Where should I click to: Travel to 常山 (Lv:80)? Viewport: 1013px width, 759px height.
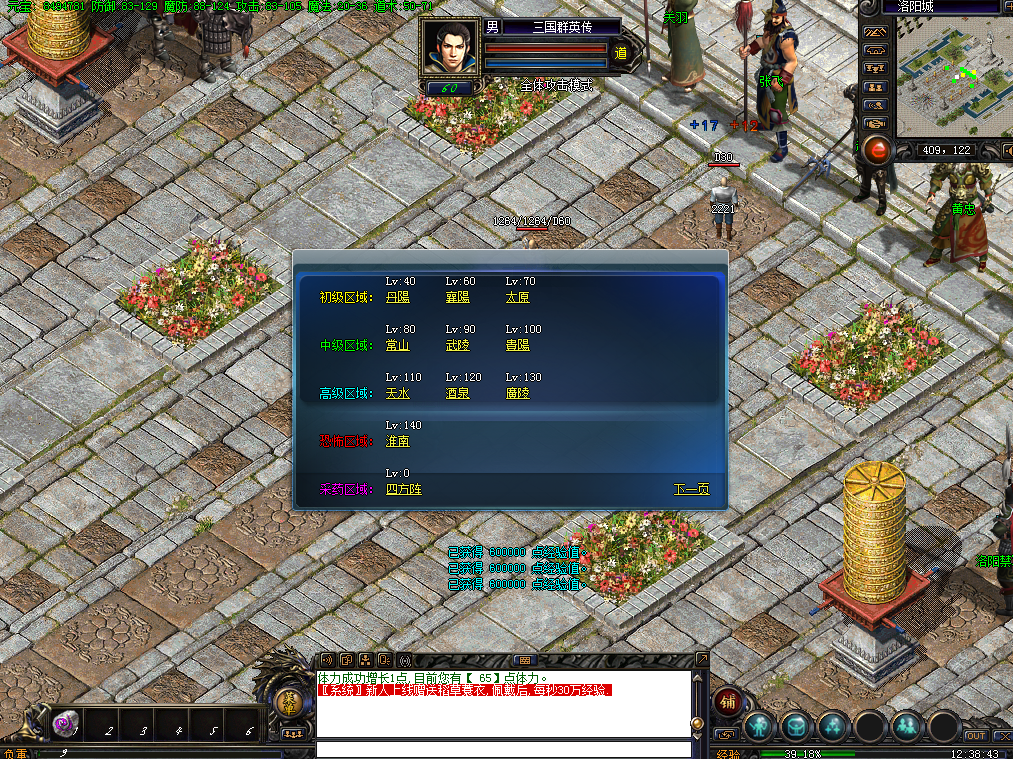[x=397, y=345]
